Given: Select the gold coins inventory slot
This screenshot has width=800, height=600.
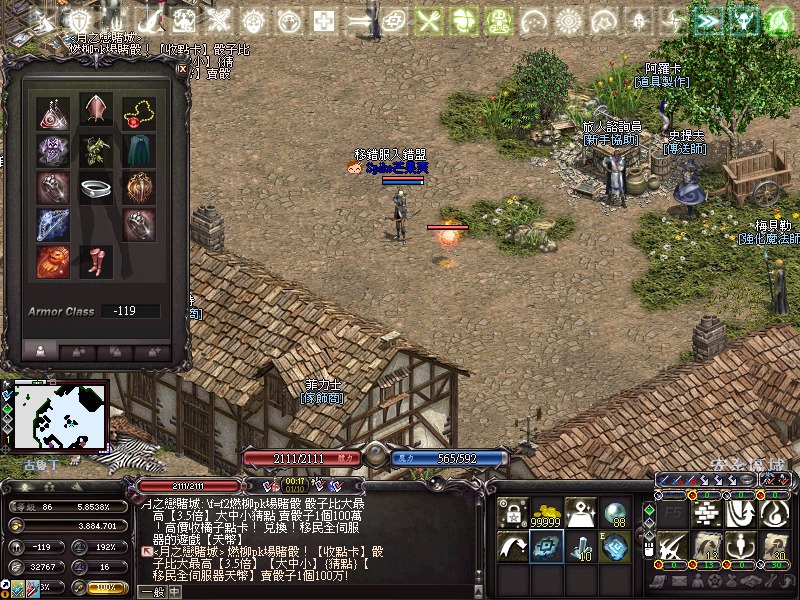Looking at the screenshot, I should 546,514.
